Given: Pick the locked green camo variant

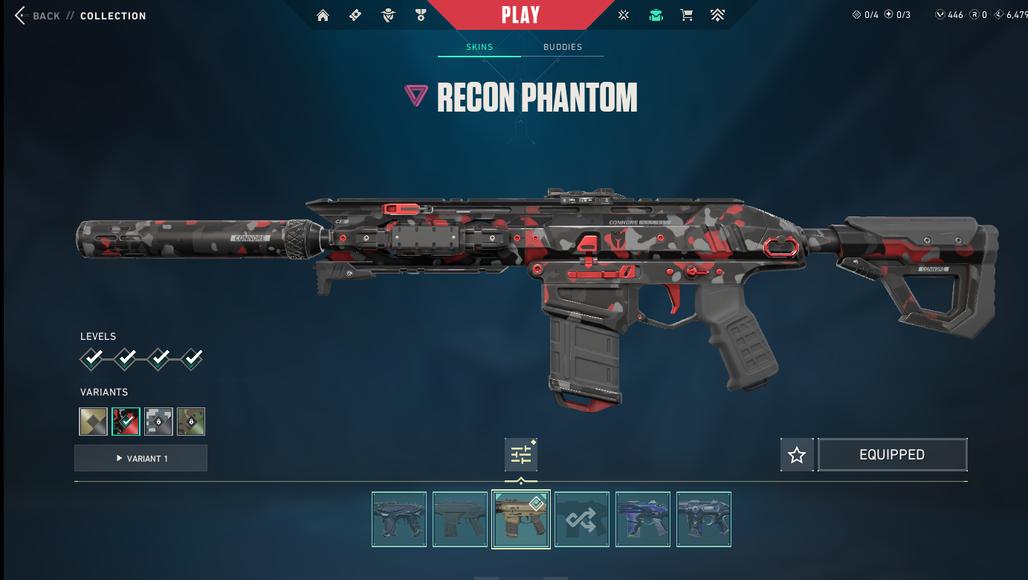Looking at the screenshot, I should 191,421.
